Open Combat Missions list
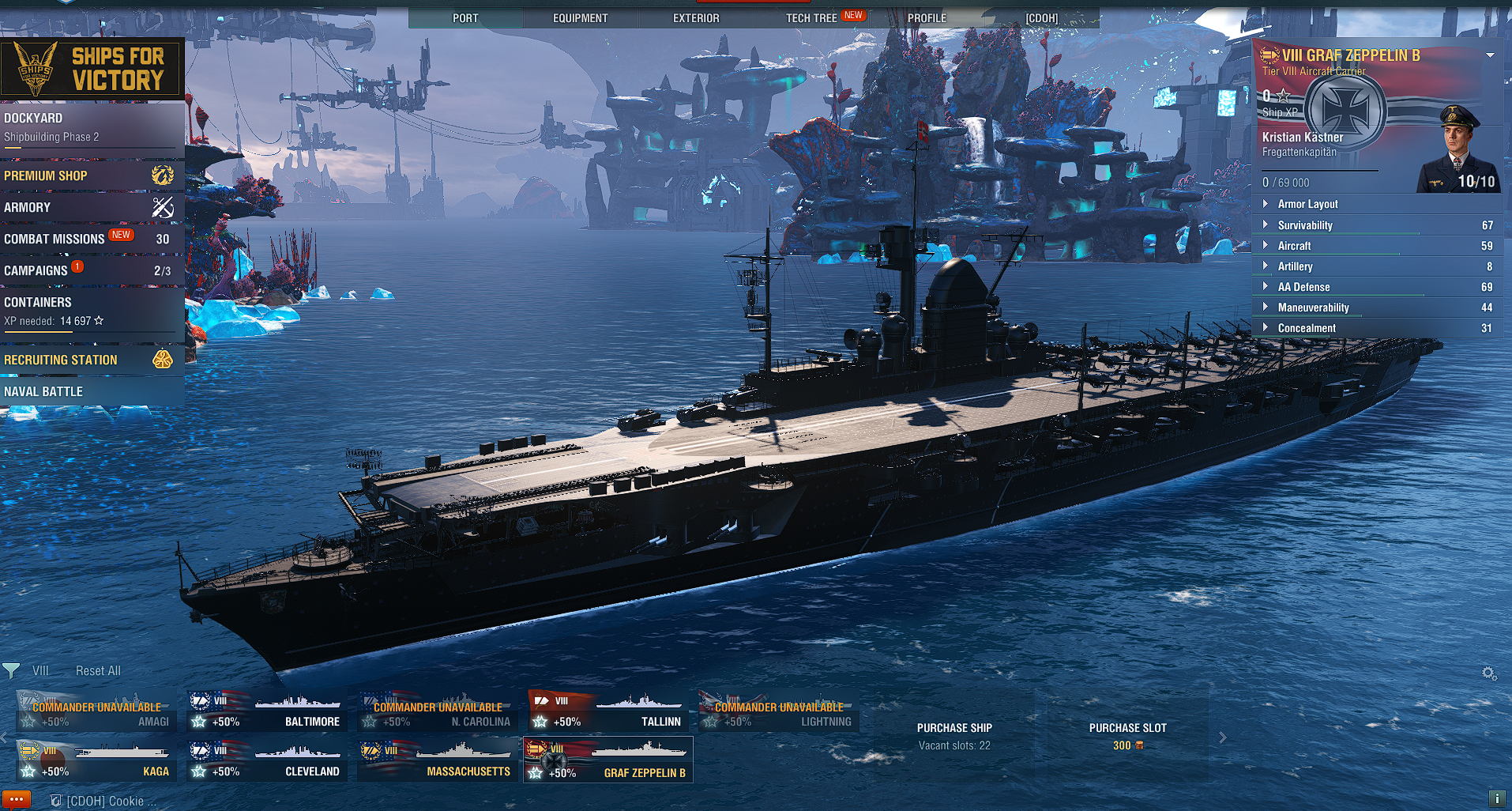The height and width of the screenshot is (811, 1512). [91, 239]
